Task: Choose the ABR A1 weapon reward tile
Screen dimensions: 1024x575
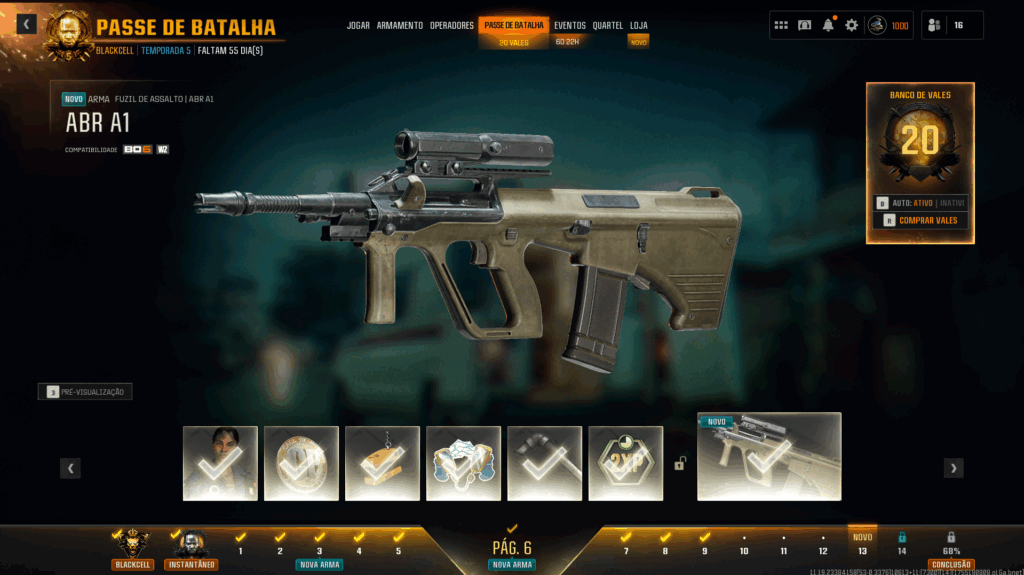Action: pyautogui.click(x=769, y=456)
